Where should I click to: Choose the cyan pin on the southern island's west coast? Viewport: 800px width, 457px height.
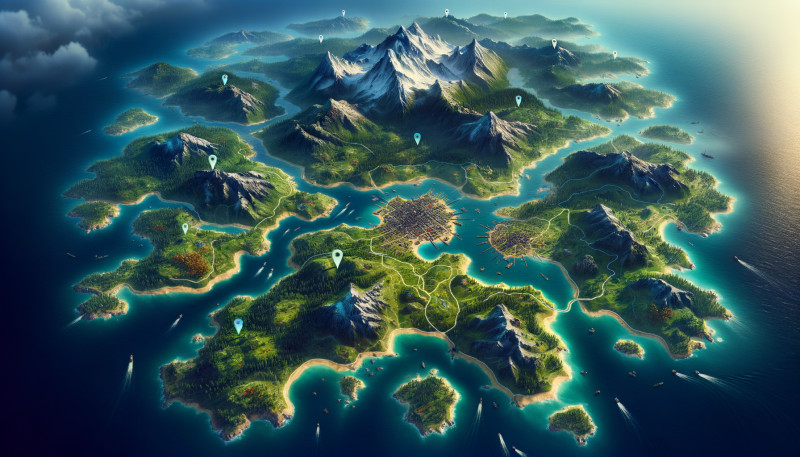tap(238, 325)
